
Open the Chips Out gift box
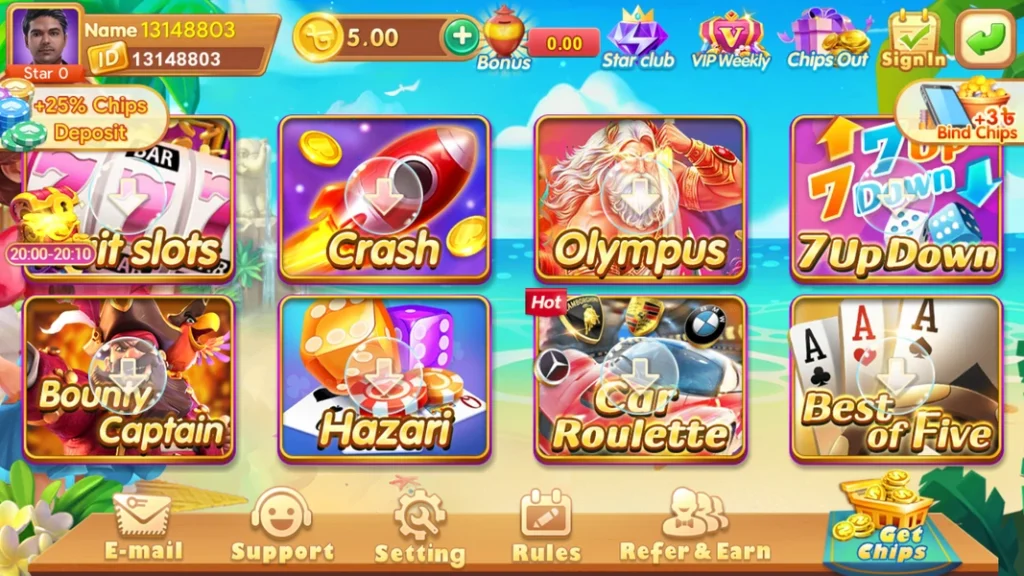click(828, 39)
